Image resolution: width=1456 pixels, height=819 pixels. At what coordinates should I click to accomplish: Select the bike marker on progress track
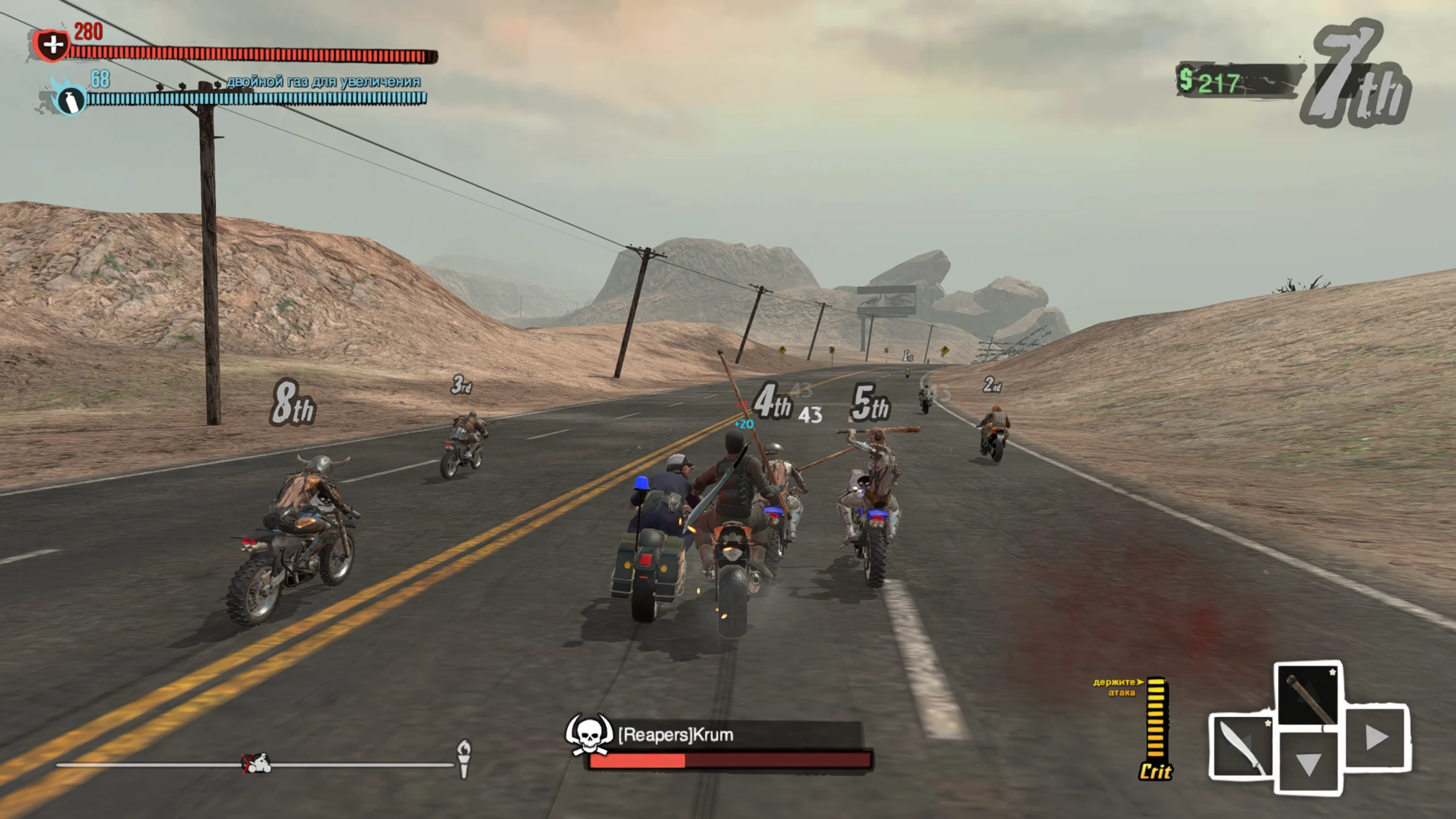(x=257, y=763)
